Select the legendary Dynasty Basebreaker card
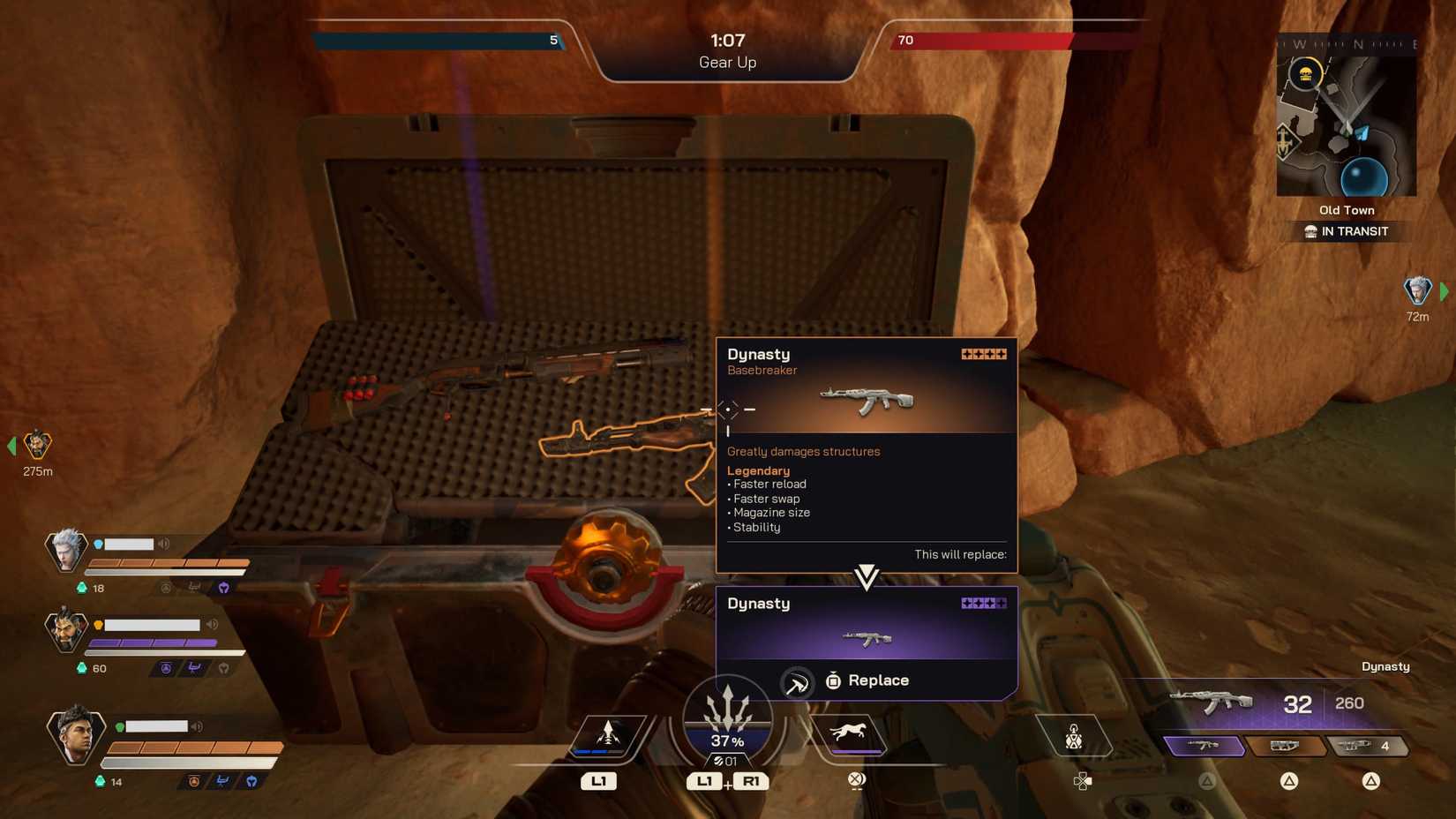 pyautogui.click(x=866, y=455)
